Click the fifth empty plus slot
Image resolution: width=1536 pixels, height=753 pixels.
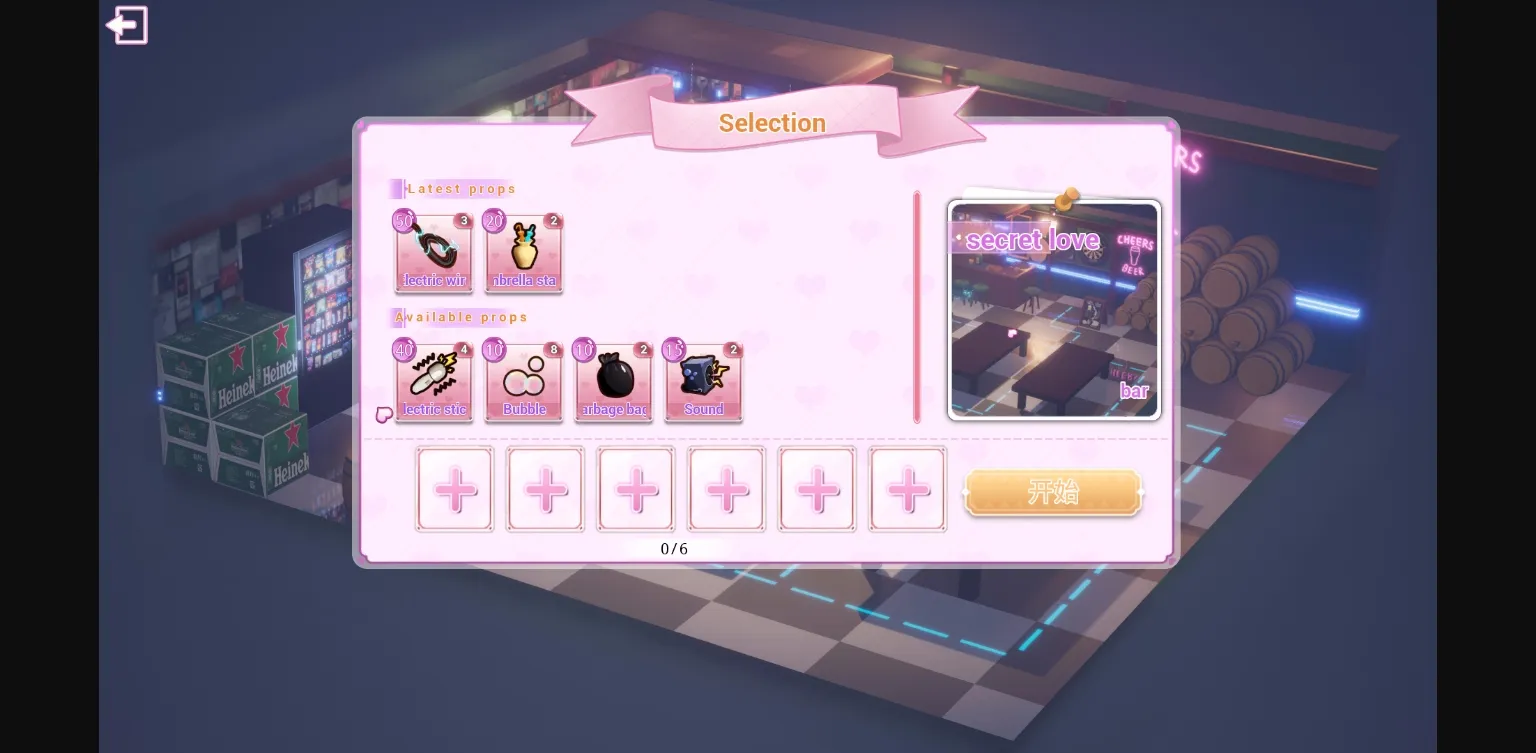[816, 489]
